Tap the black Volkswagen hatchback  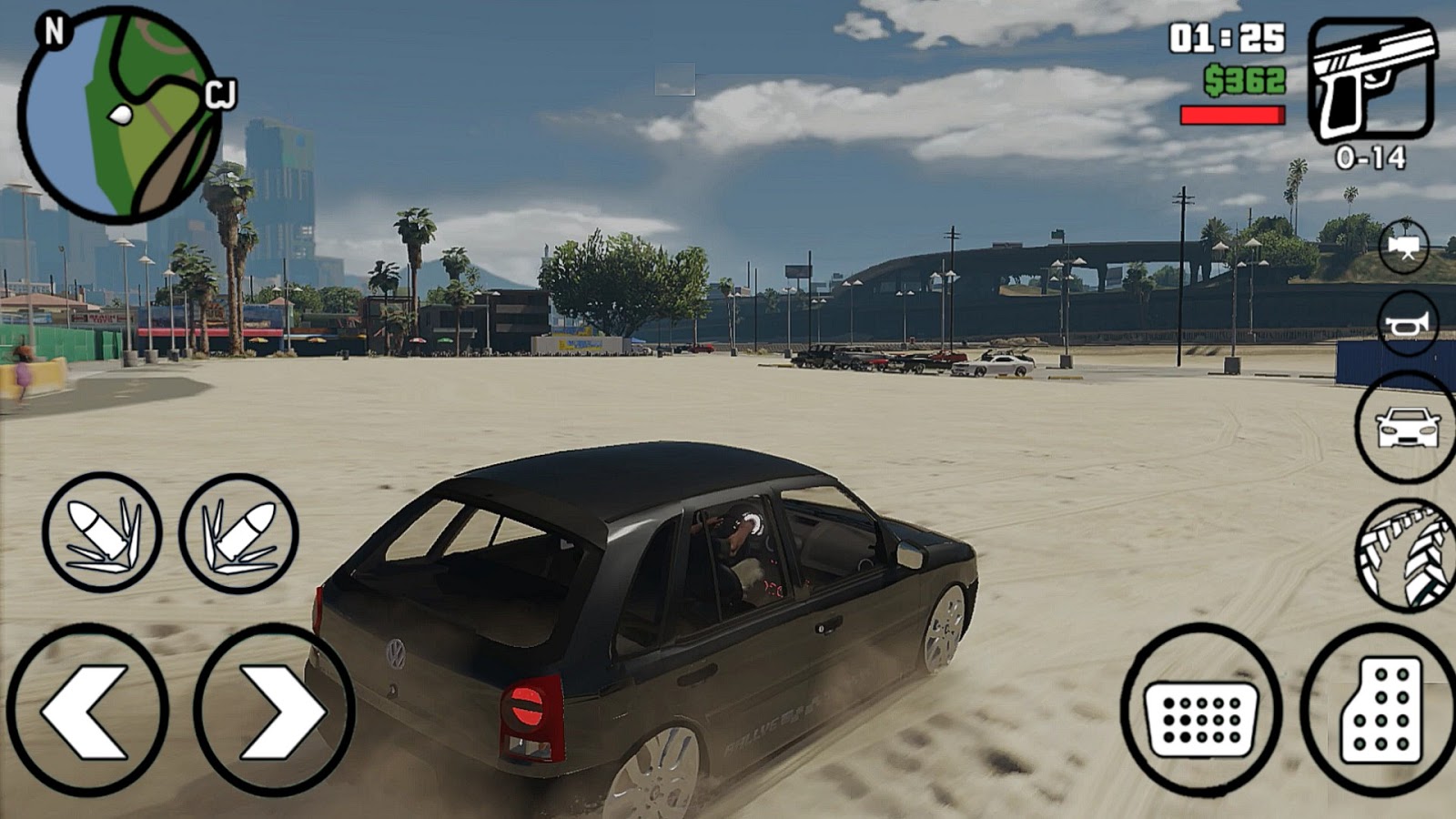pos(637,619)
